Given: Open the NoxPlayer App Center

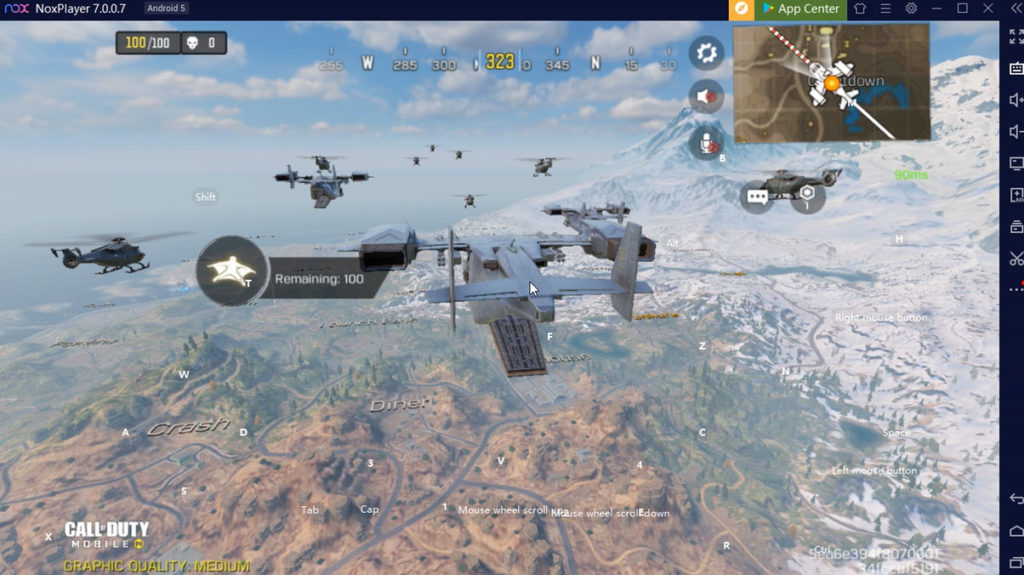Looking at the screenshot, I should (x=799, y=9).
